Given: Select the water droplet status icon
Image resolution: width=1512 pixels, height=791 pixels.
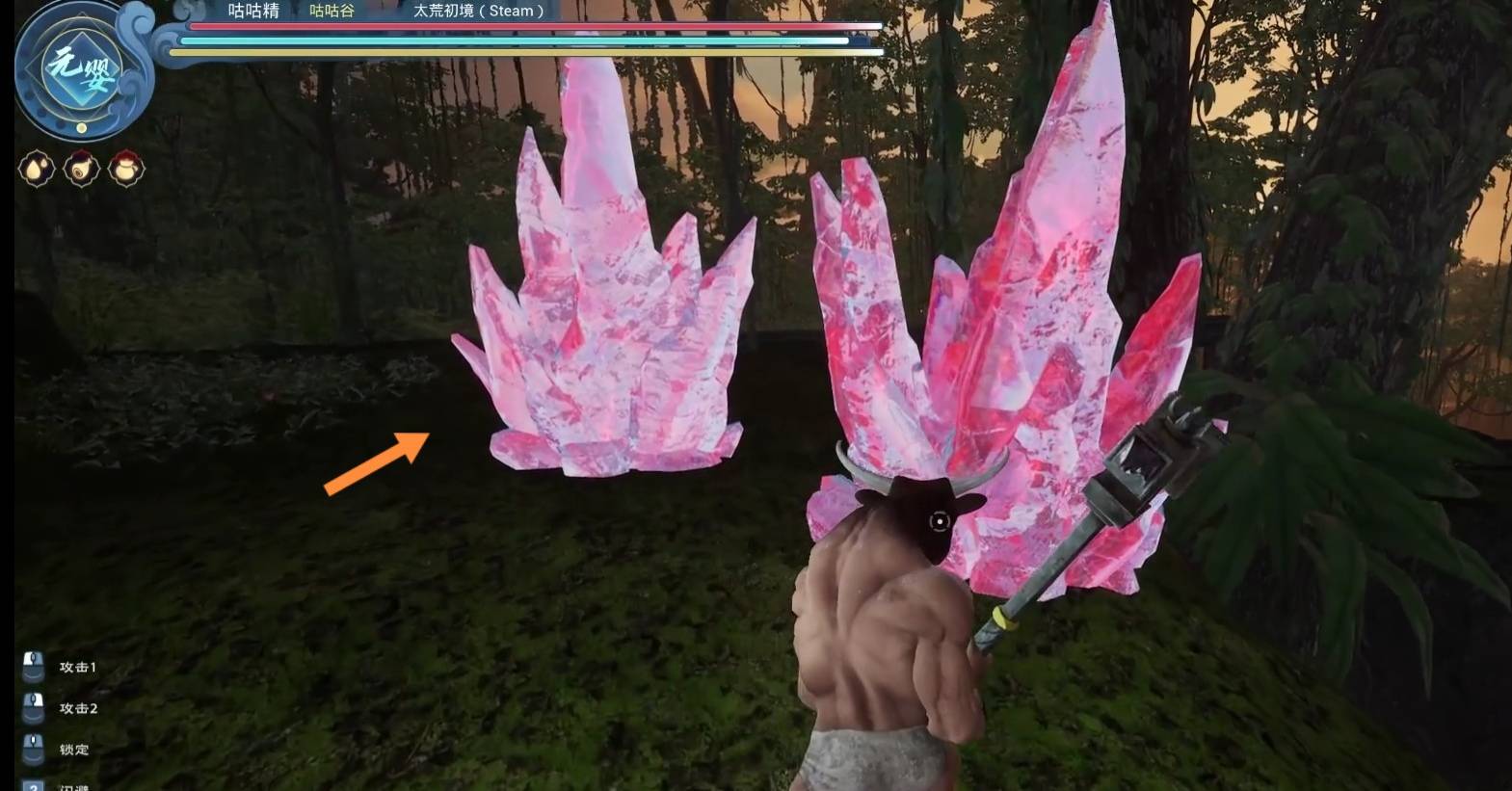Looking at the screenshot, I should coord(37,170).
